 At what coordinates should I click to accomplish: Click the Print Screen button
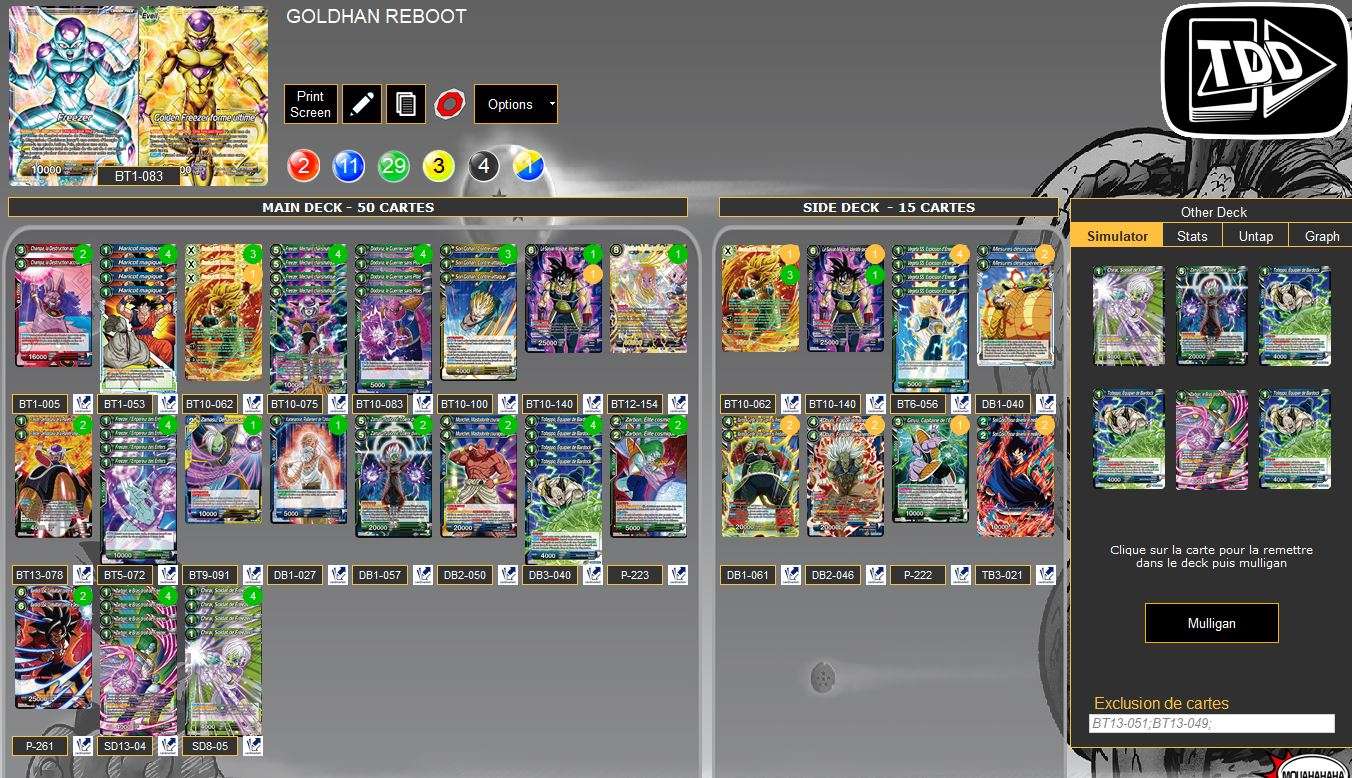(310, 103)
